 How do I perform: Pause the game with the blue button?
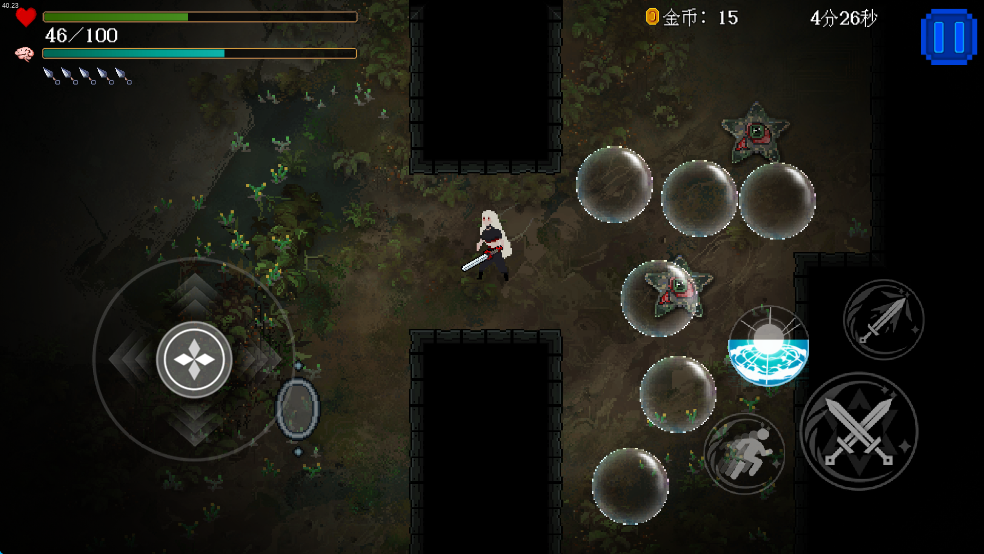point(947,37)
